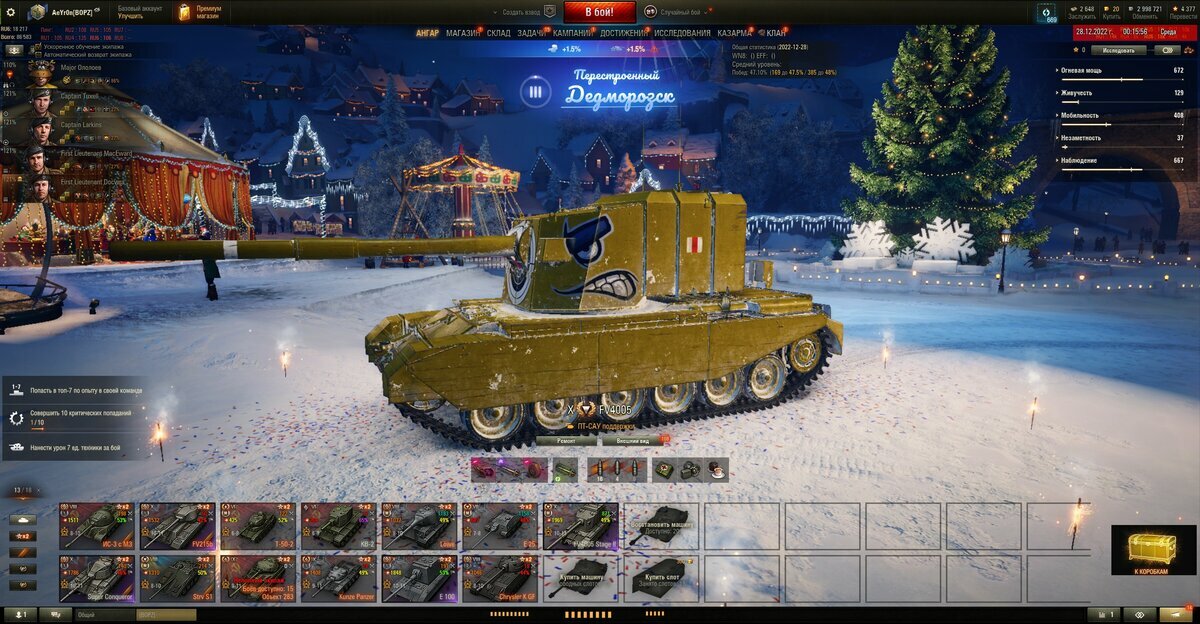This screenshot has height=624, width=1200.
Task: Start battle with the red В бой! button
Action: [599, 12]
